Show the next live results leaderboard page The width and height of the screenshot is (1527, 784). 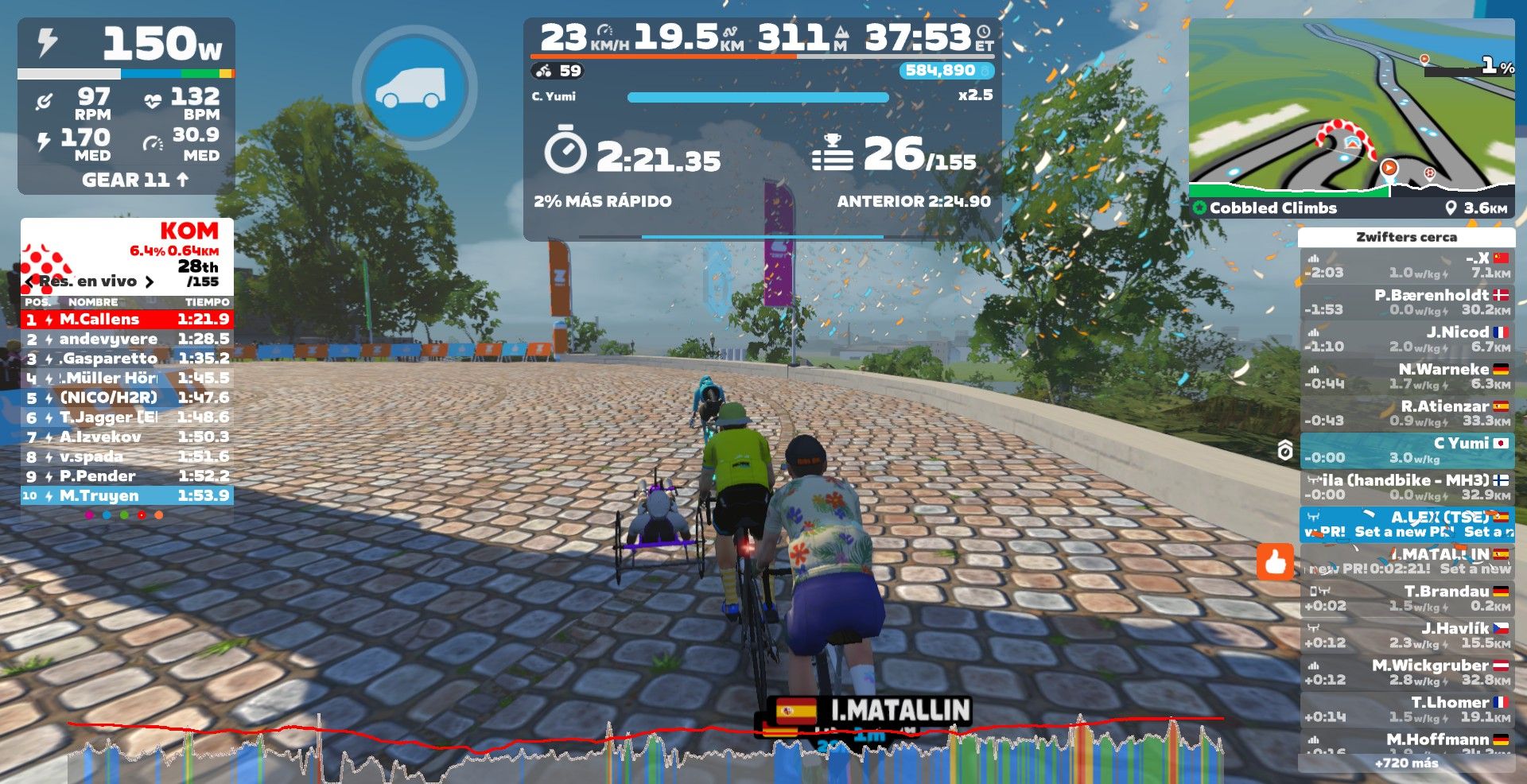coord(149,281)
